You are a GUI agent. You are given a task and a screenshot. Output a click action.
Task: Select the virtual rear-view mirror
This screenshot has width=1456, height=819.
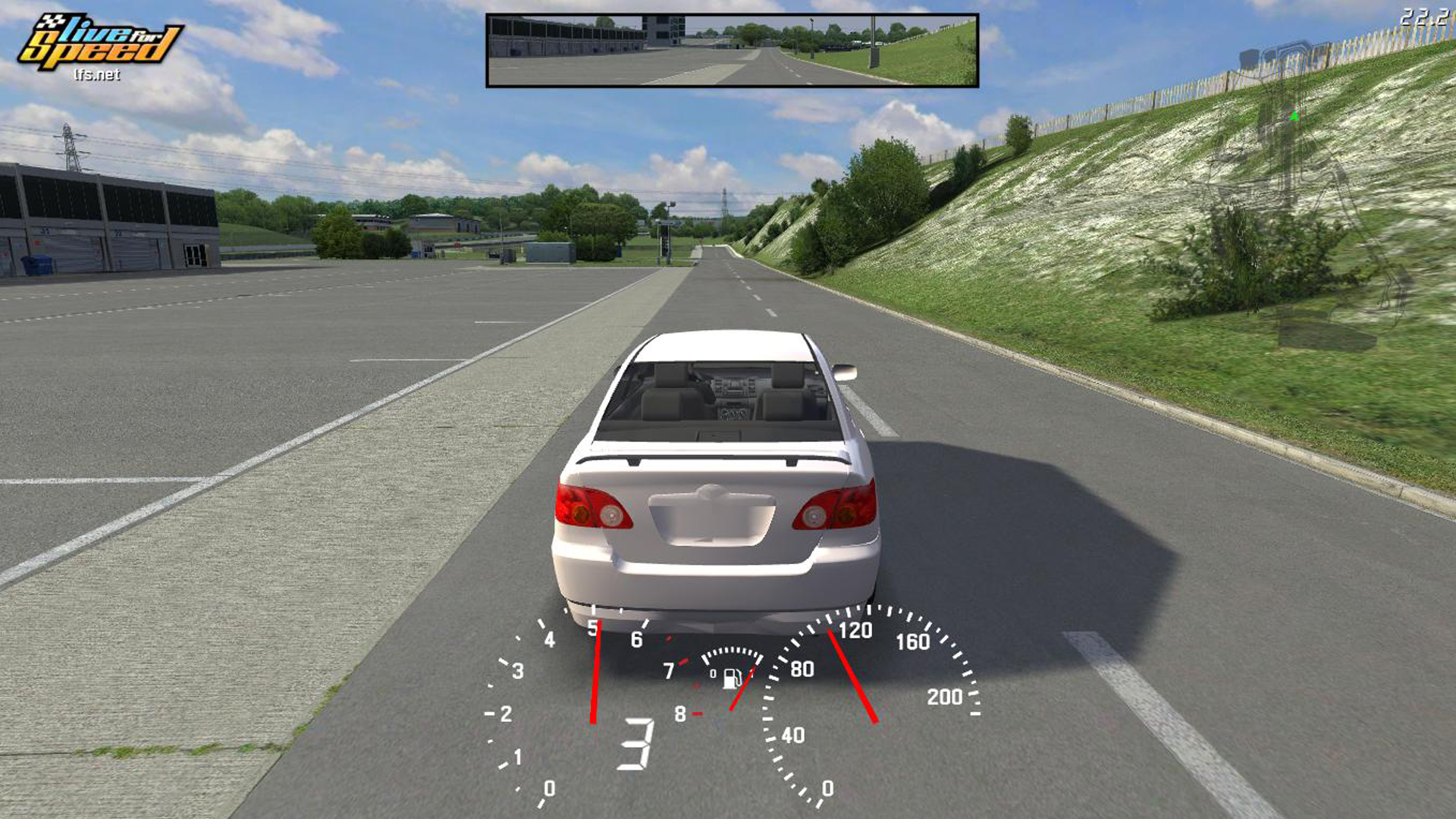[732, 50]
